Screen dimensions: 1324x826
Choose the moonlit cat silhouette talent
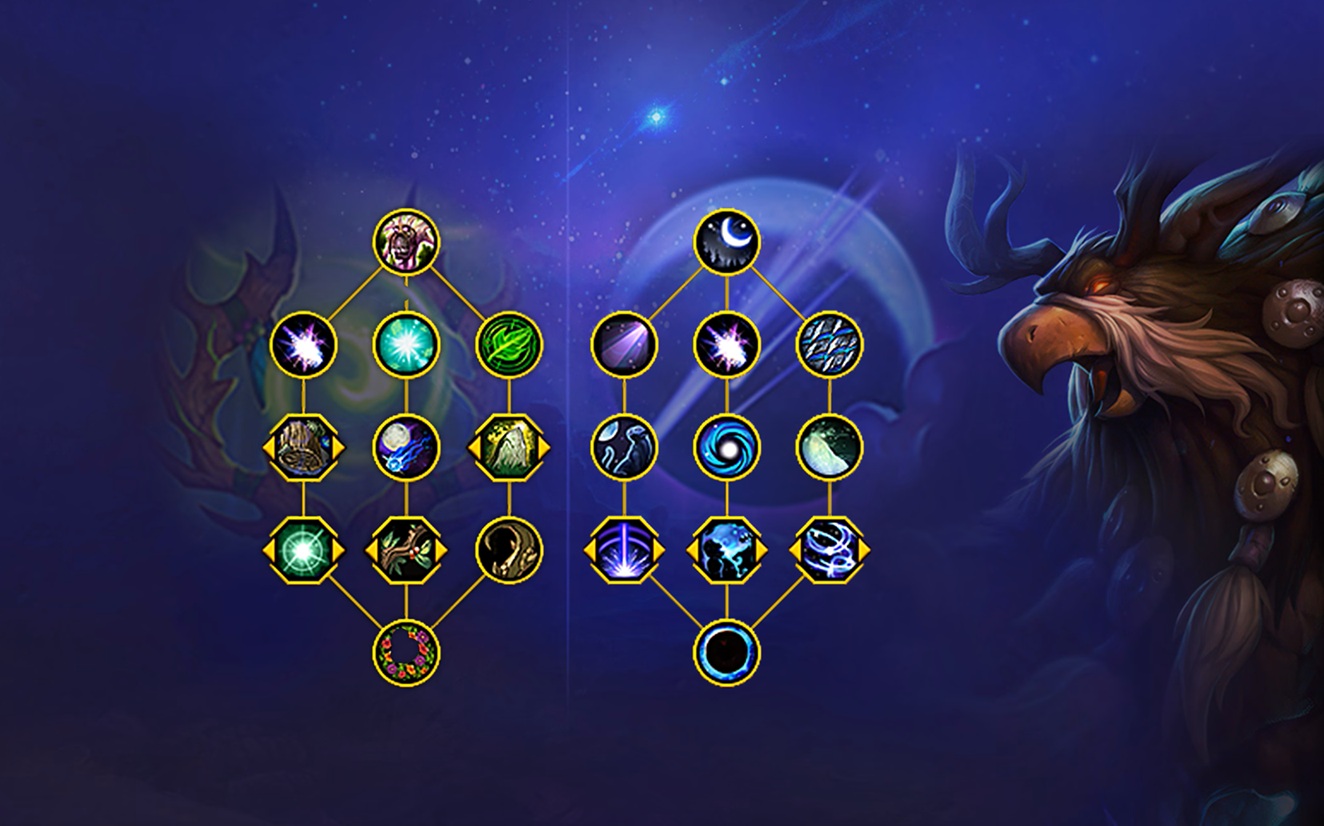624,447
